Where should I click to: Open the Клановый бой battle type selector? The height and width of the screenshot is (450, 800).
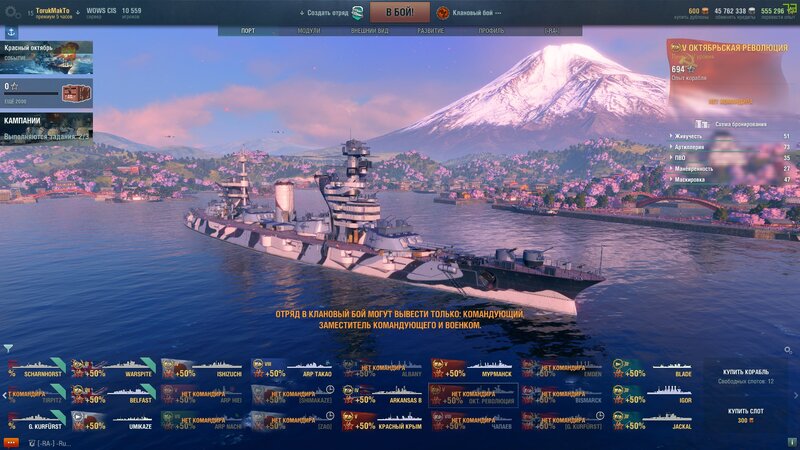click(468, 12)
